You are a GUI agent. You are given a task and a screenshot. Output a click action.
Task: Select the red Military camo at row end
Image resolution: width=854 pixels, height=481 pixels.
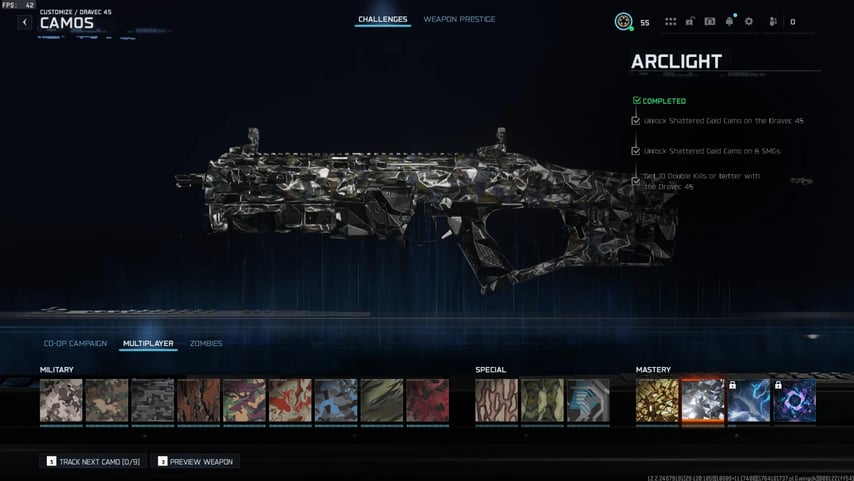coord(427,400)
